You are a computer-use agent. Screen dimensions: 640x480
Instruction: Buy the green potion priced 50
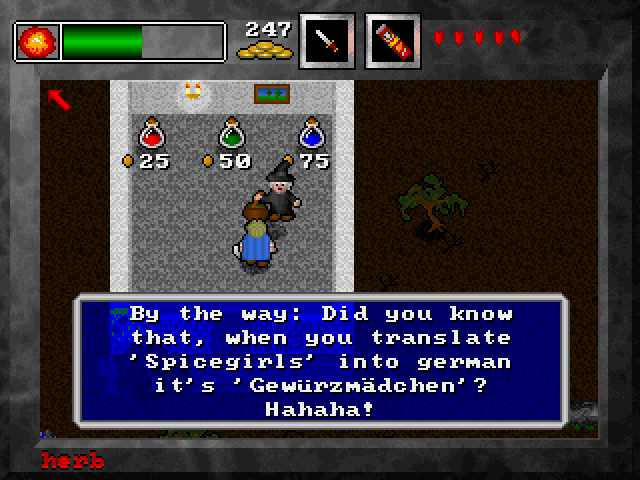(x=232, y=134)
